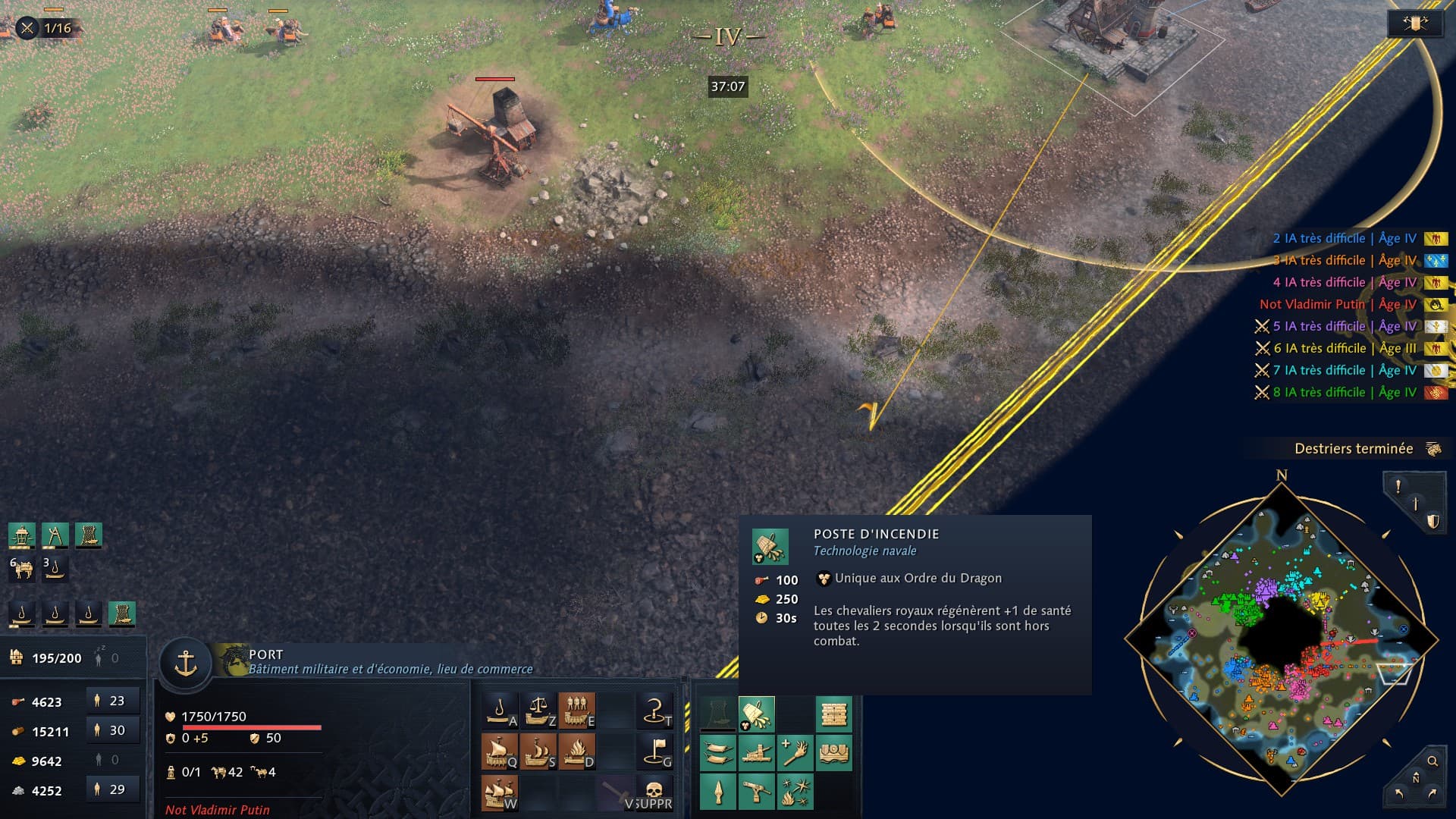The height and width of the screenshot is (819, 1456).
Task: Research the cannon technology upgrade
Action: pos(756,753)
